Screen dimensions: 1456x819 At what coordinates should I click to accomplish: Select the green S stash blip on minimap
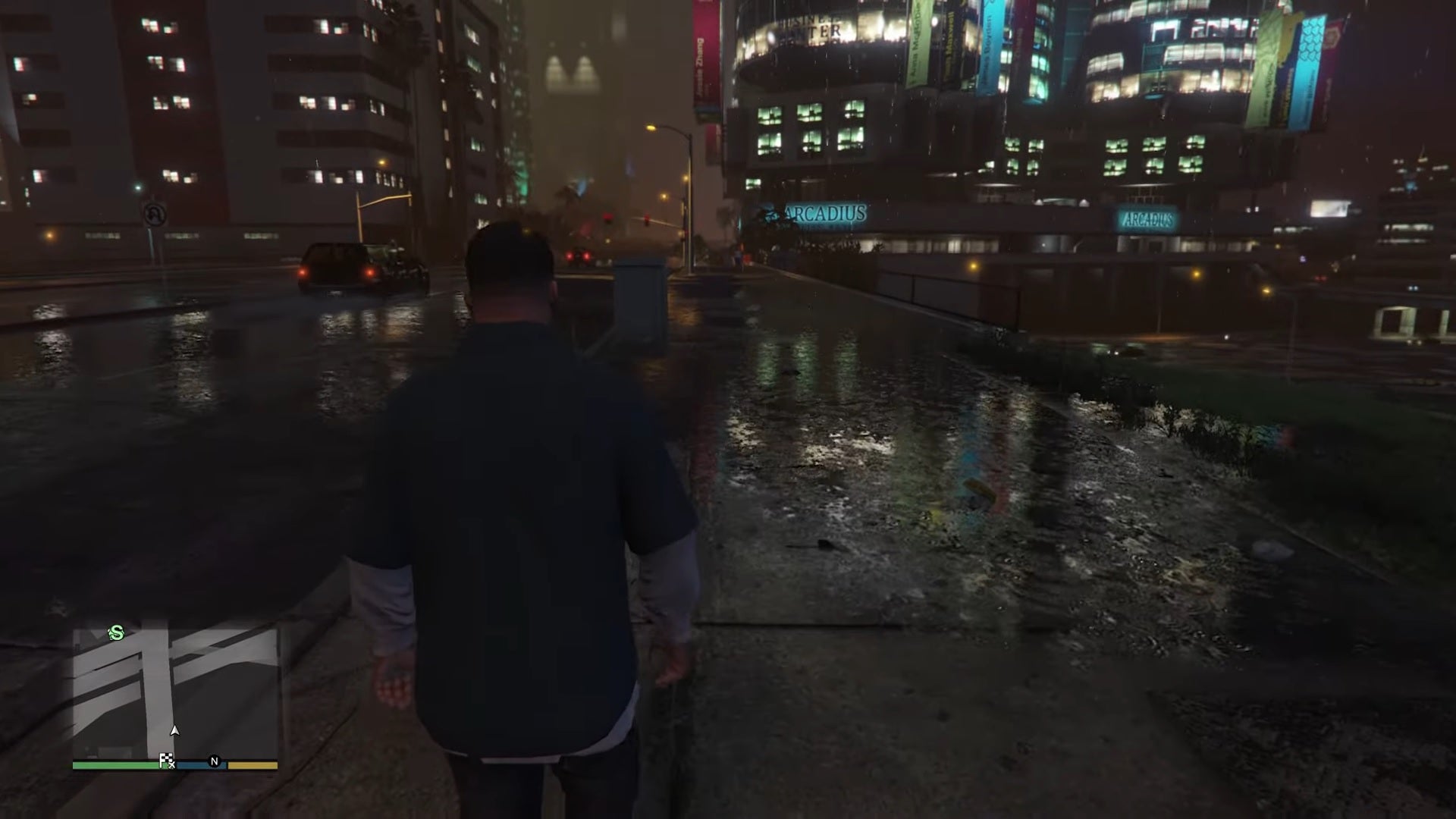[x=118, y=634]
